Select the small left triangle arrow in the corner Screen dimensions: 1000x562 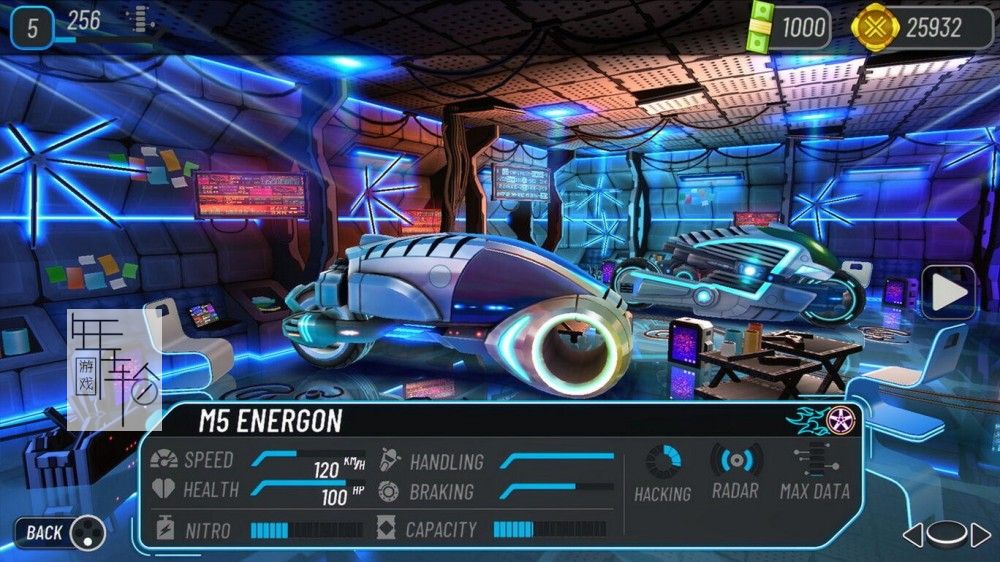point(912,535)
